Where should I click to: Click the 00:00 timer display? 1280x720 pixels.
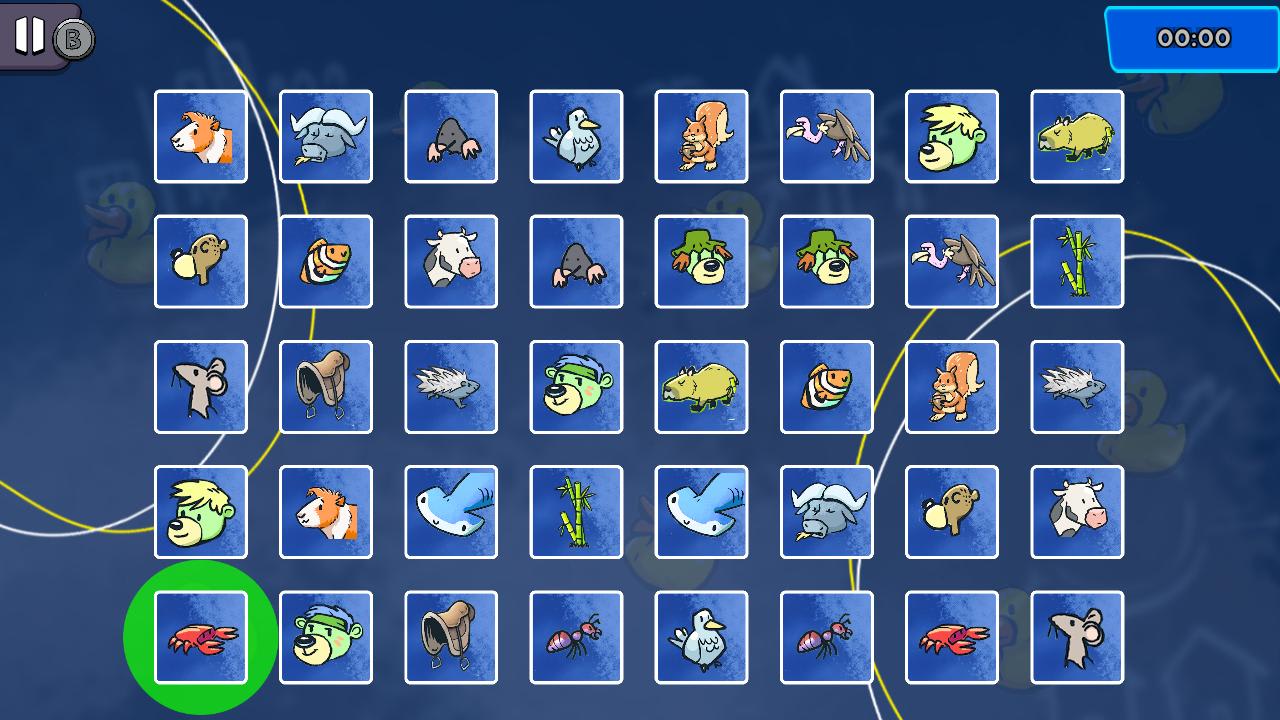(1193, 38)
